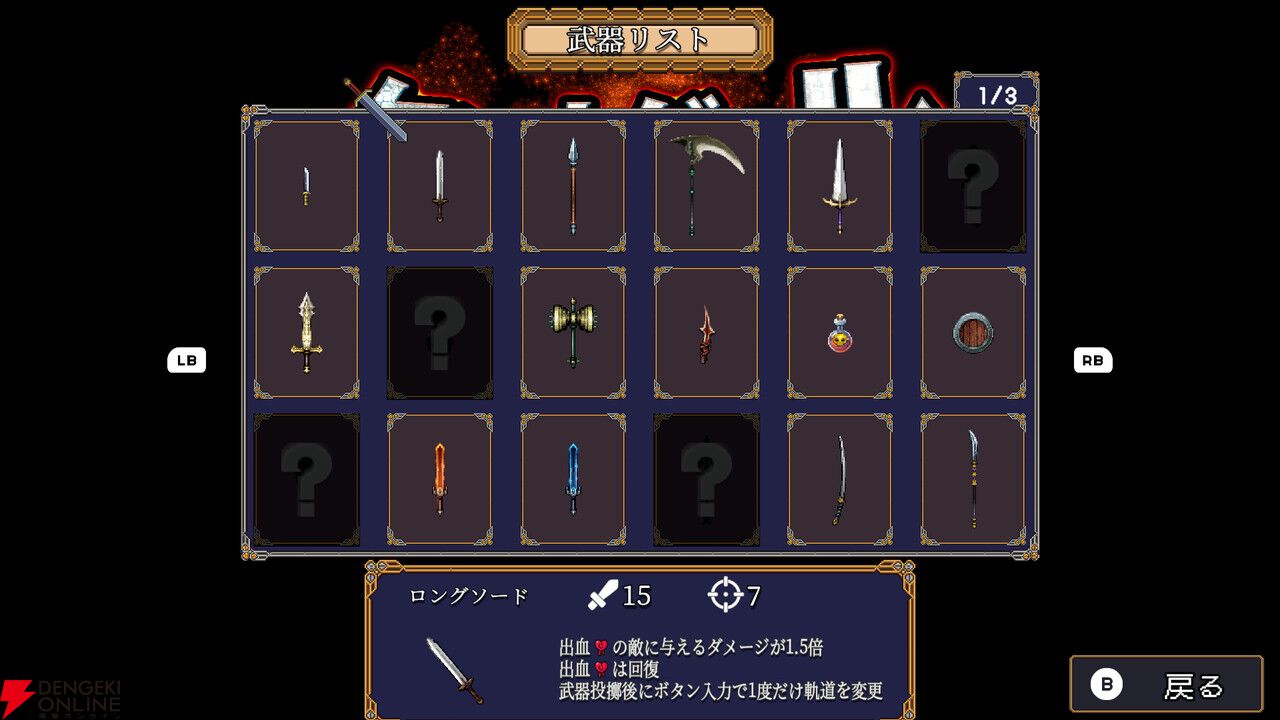Select the dagger in the top-left weapon slot
1280x720 pixels.
pyautogui.click(x=306, y=186)
